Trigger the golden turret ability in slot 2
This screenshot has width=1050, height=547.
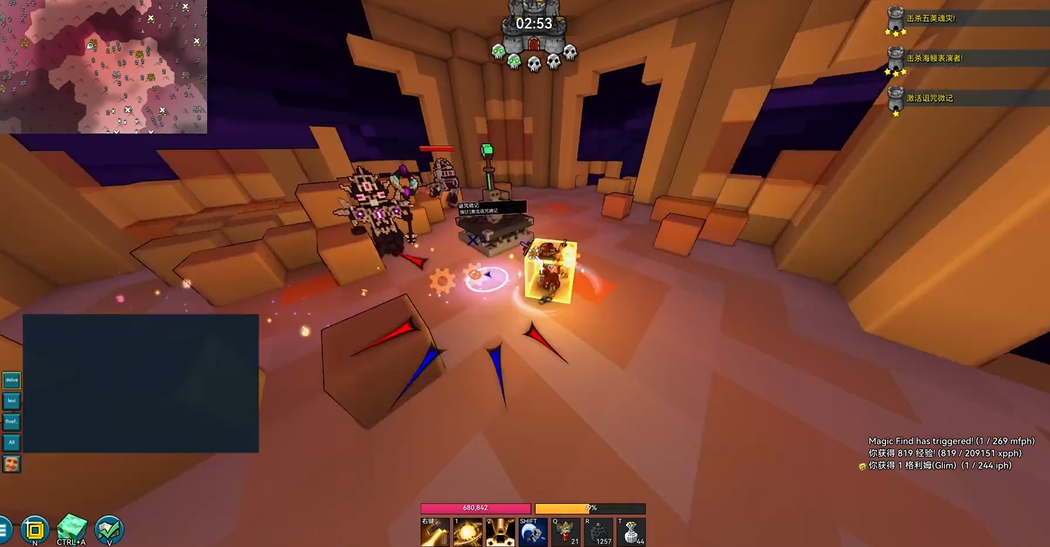pyautogui.click(x=499, y=532)
